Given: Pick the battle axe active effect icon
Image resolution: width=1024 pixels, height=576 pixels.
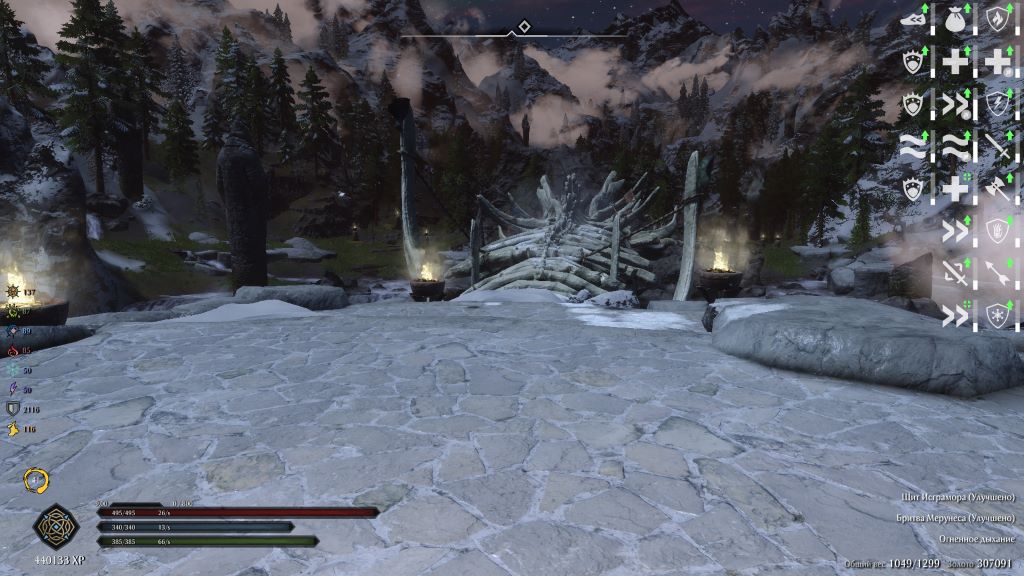Looking at the screenshot, I should click(997, 188).
